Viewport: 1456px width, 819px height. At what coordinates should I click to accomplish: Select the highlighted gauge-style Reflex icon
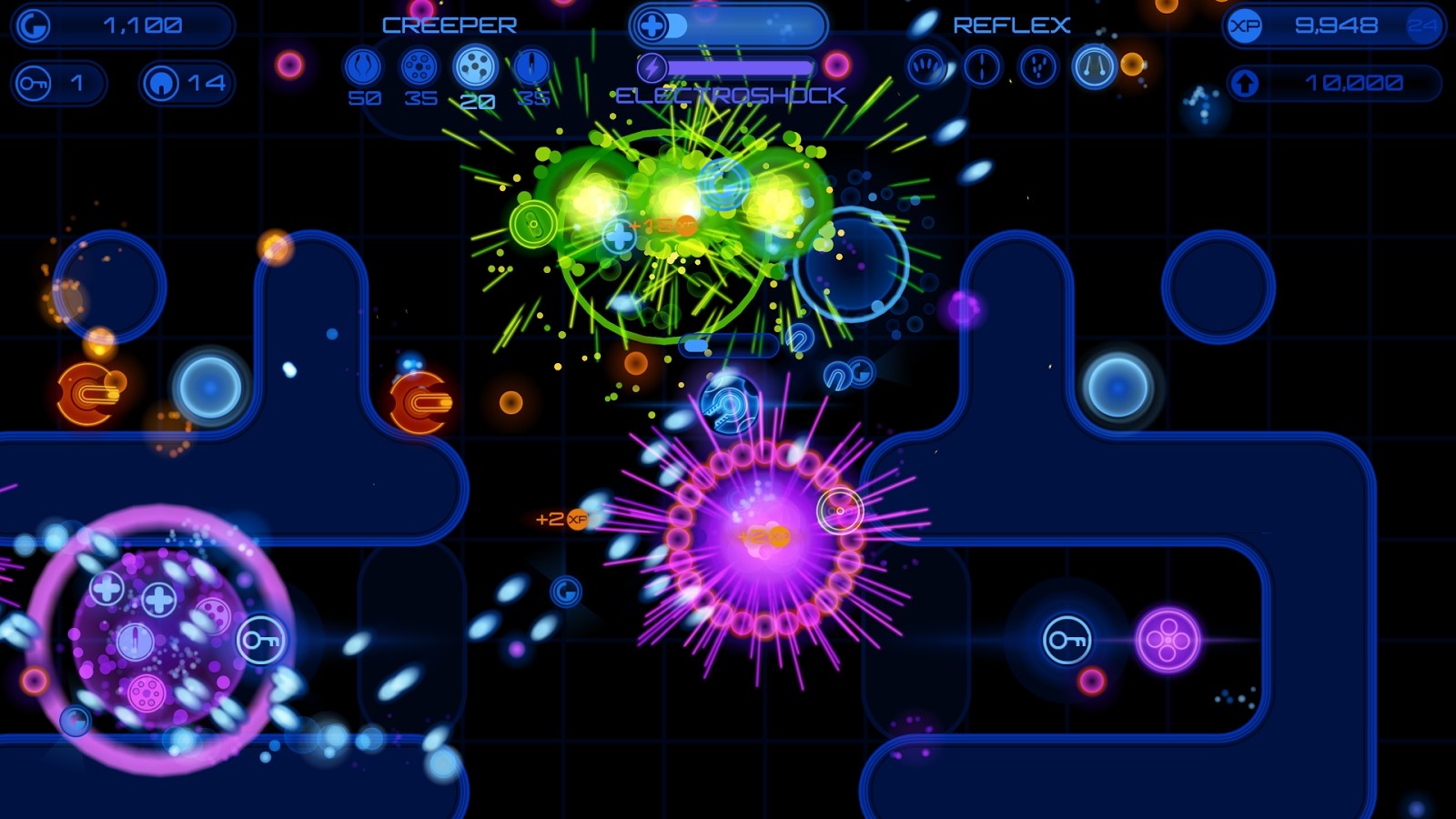(x=1095, y=66)
